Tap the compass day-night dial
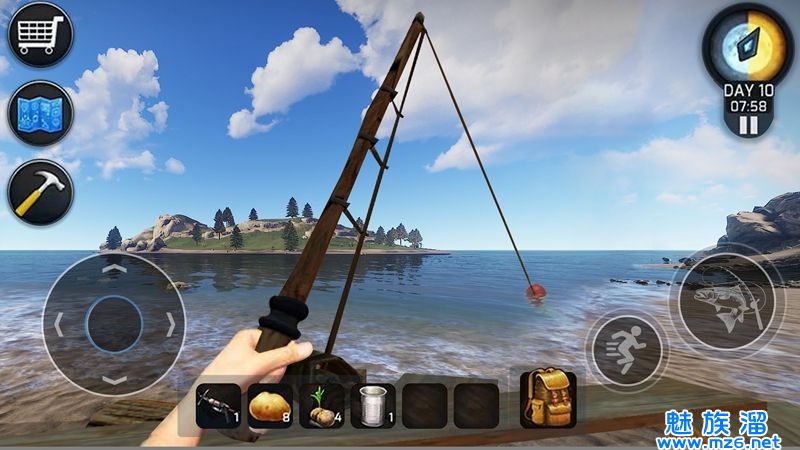Viewport: 800px width, 450px height. (748, 45)
